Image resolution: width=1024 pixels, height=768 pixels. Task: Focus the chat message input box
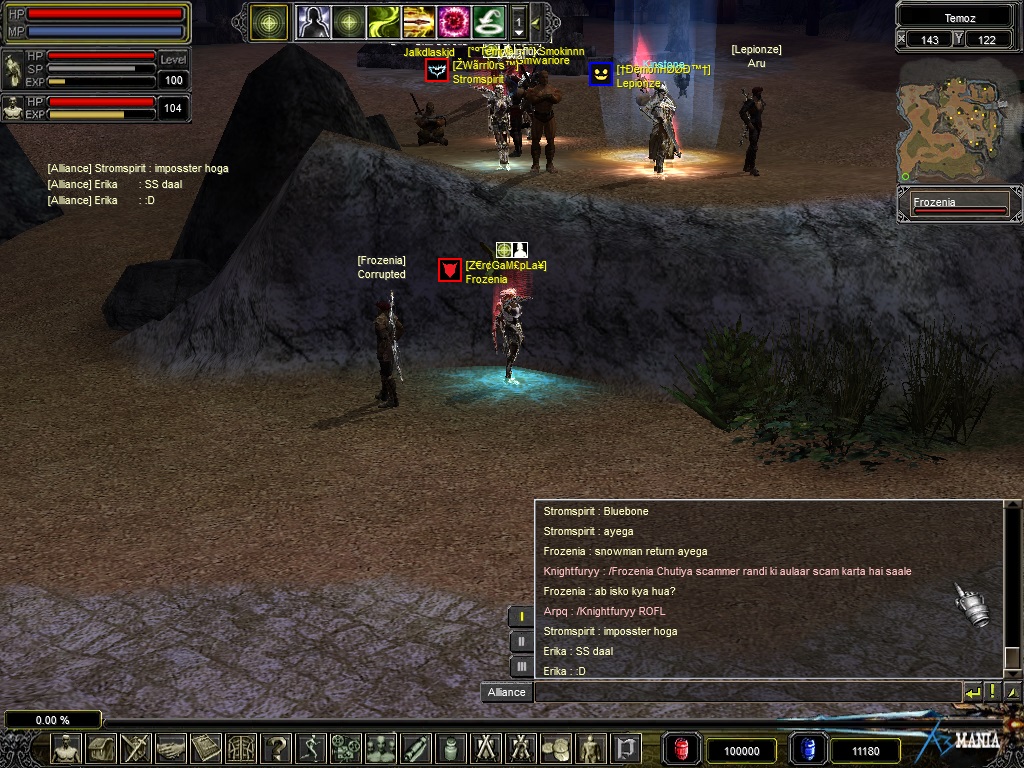click(746, 692)
